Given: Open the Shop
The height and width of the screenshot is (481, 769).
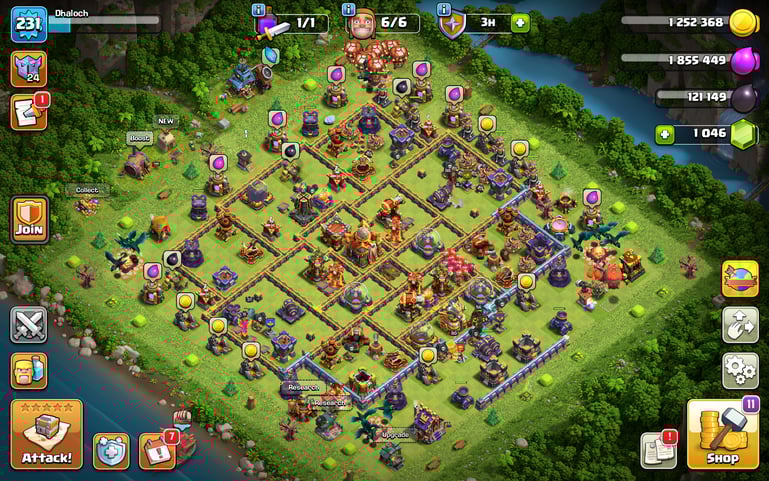Looking at the screenshot, I should pyautogui.click(x=722, y=434).
